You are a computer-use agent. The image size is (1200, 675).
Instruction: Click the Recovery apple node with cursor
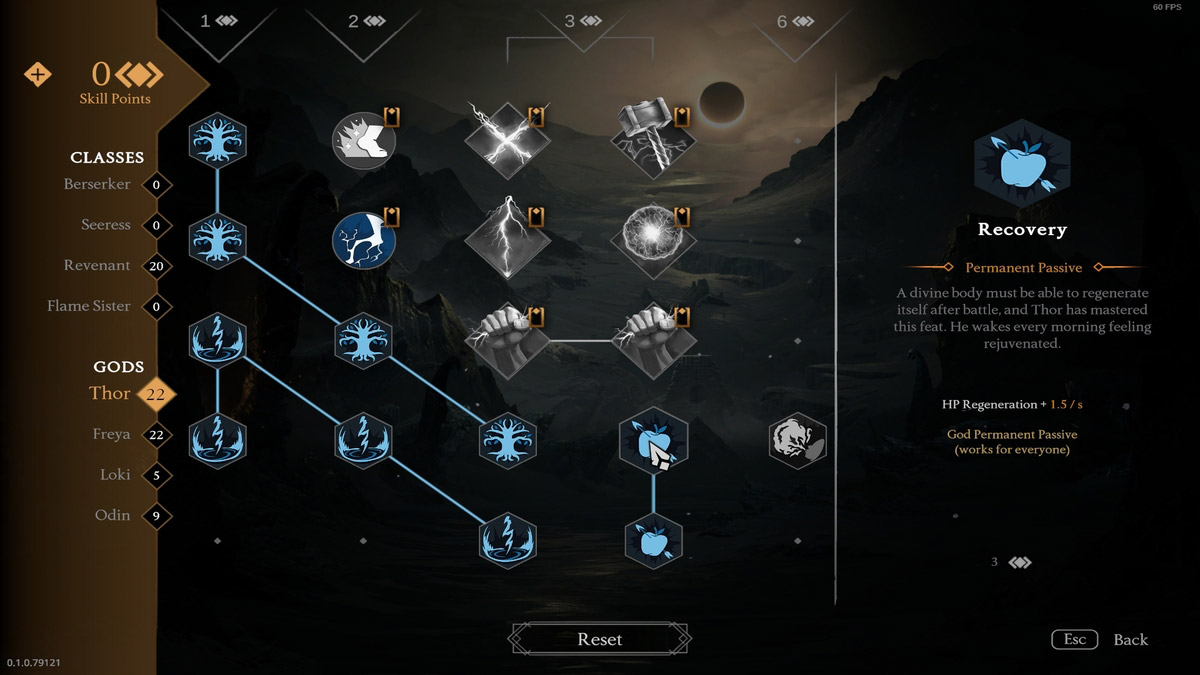(x=653, y=441)
